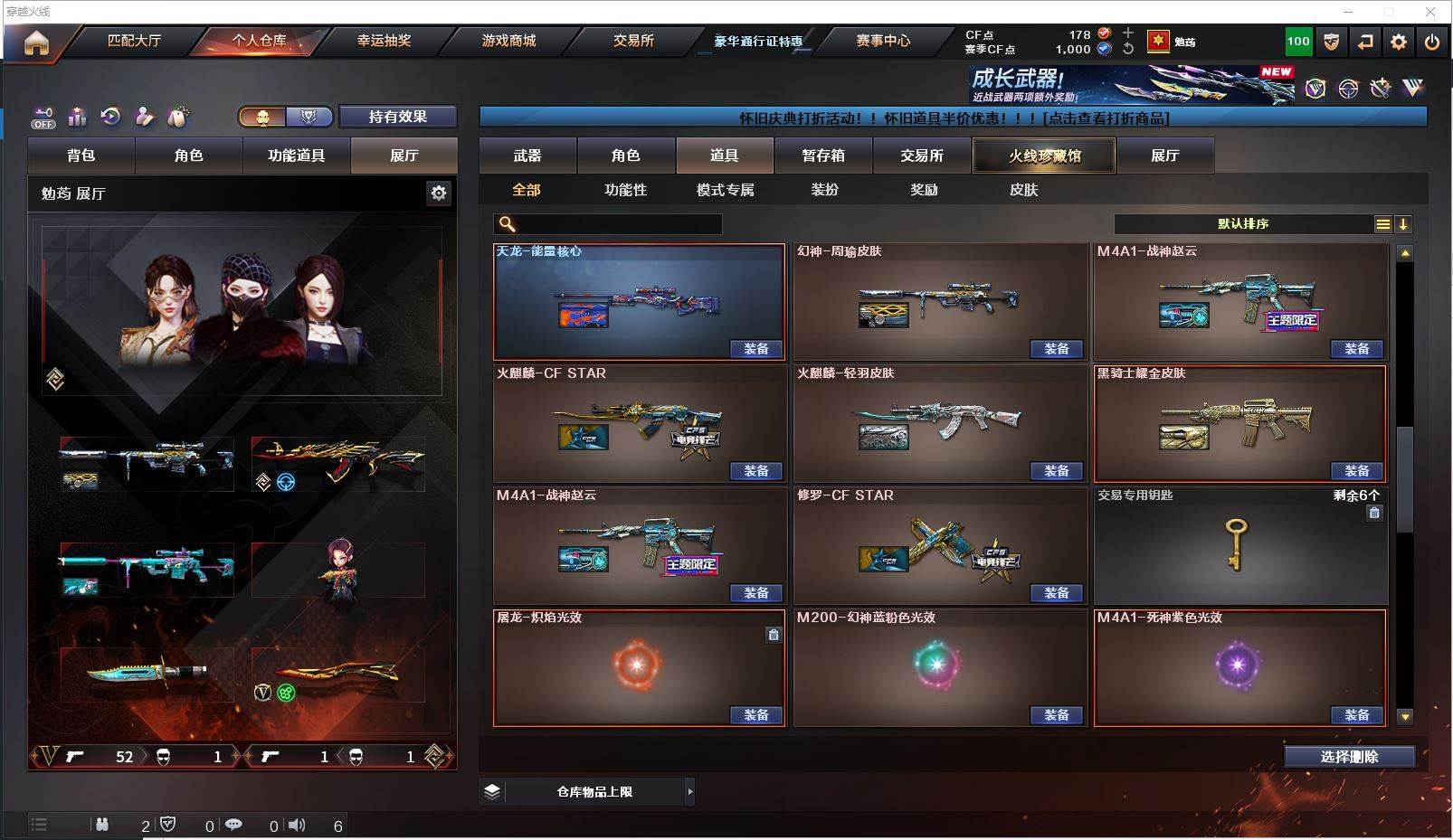Click the item search box
Screen dimensions: 1453x840
[615, 224]
